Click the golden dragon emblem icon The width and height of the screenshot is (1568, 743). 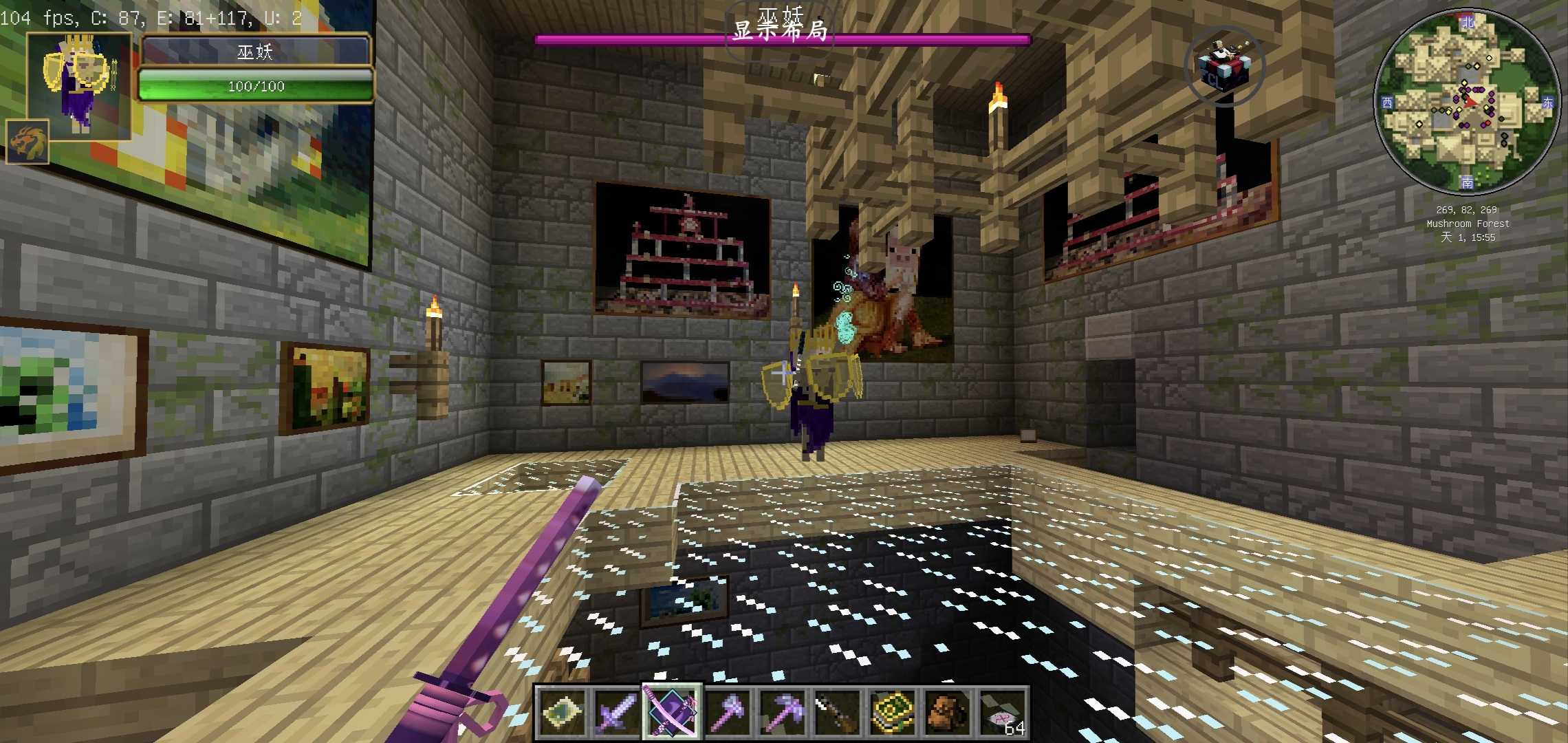[28, 142]
